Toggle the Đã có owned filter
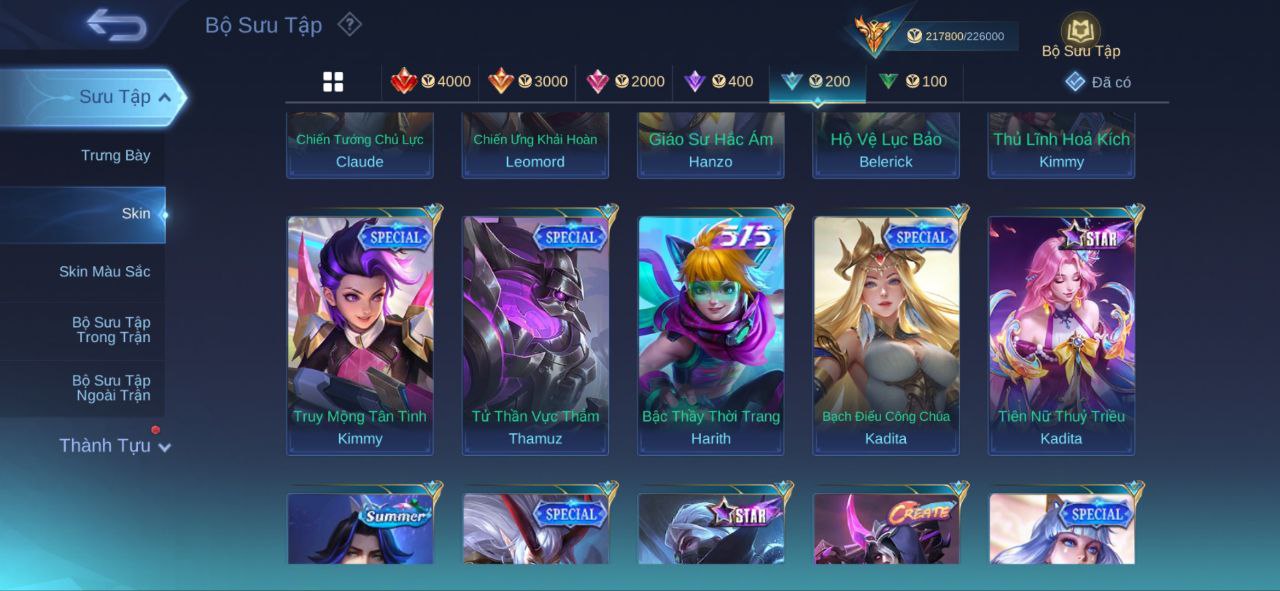This screenshot has width=1280, height=591. point(1098,82)
